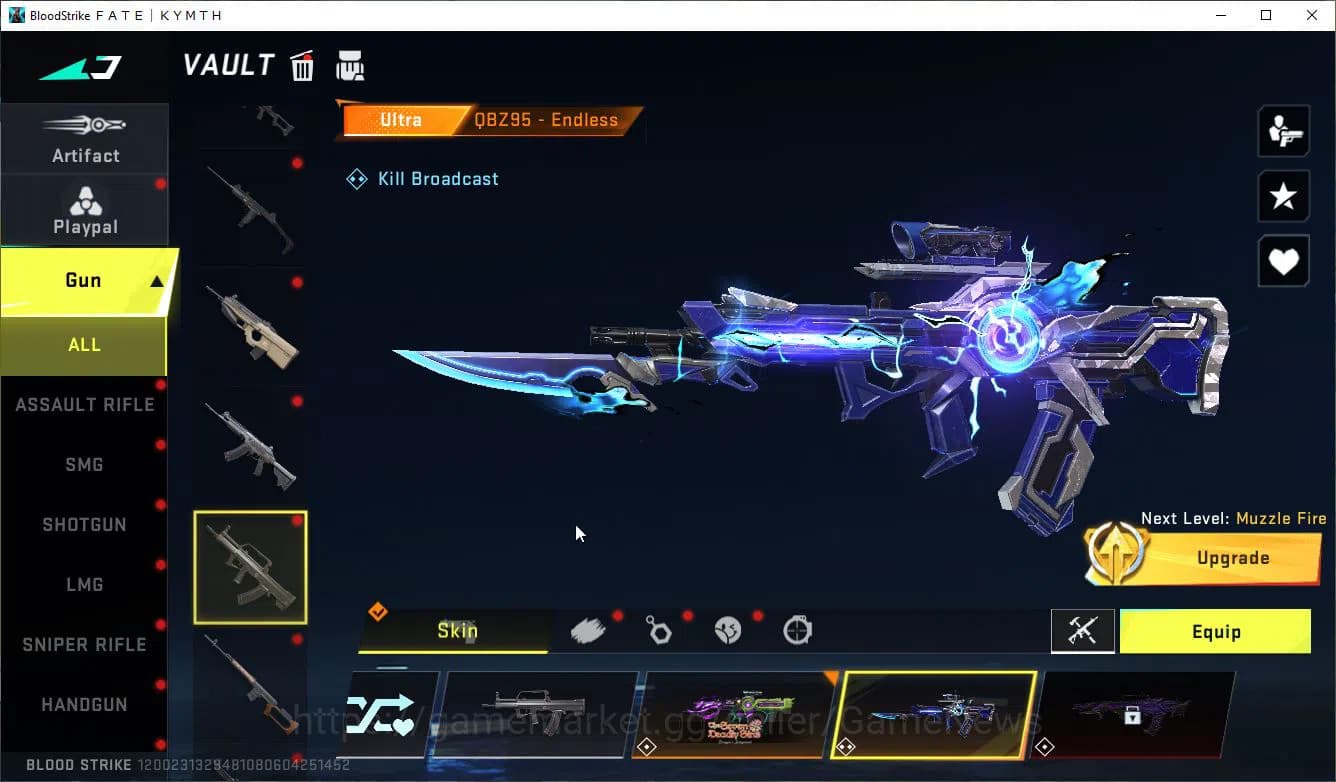Open the character pose icon above the star
The width and height of the screenshot is (1336, 782).
[x=1283, y=130]
